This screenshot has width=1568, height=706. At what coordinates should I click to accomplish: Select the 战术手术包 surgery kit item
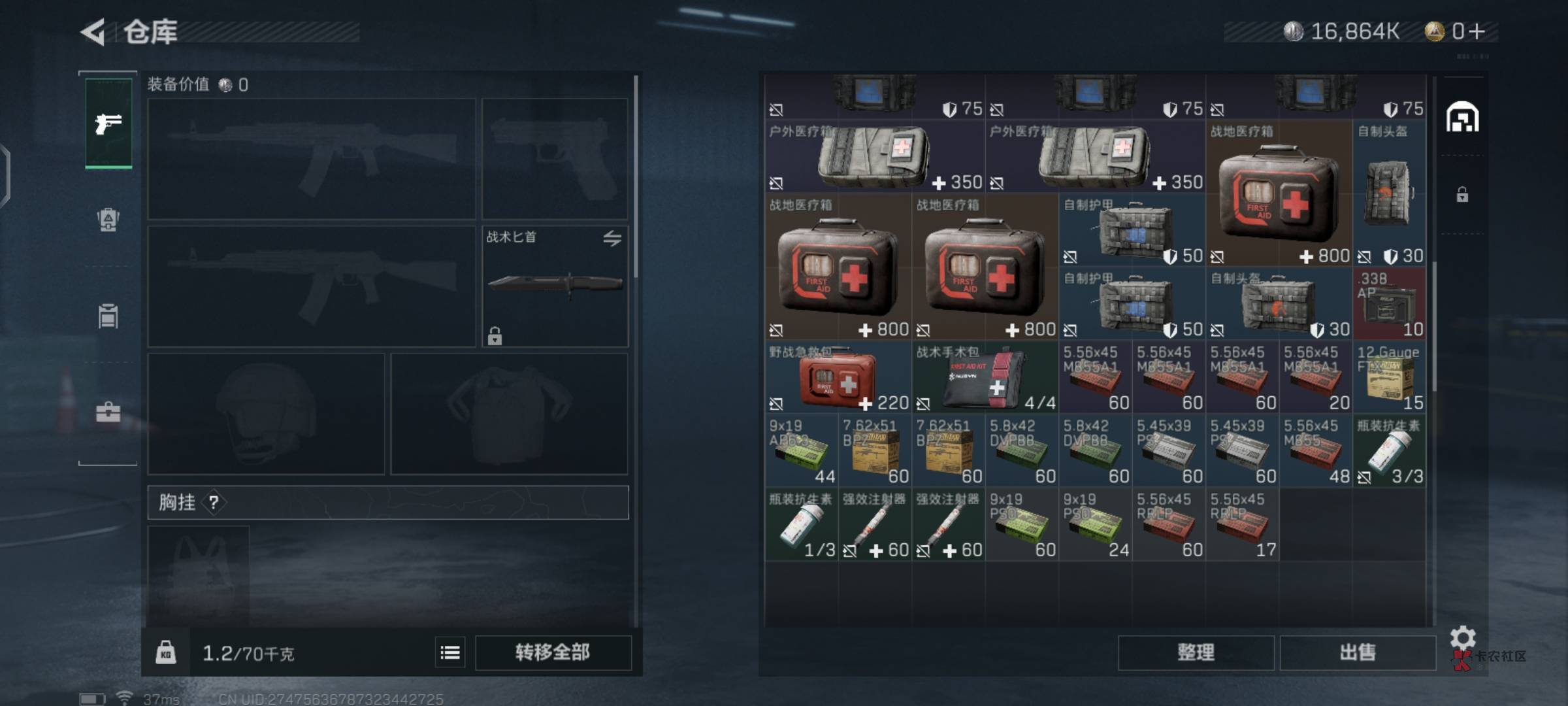(985, 378)
